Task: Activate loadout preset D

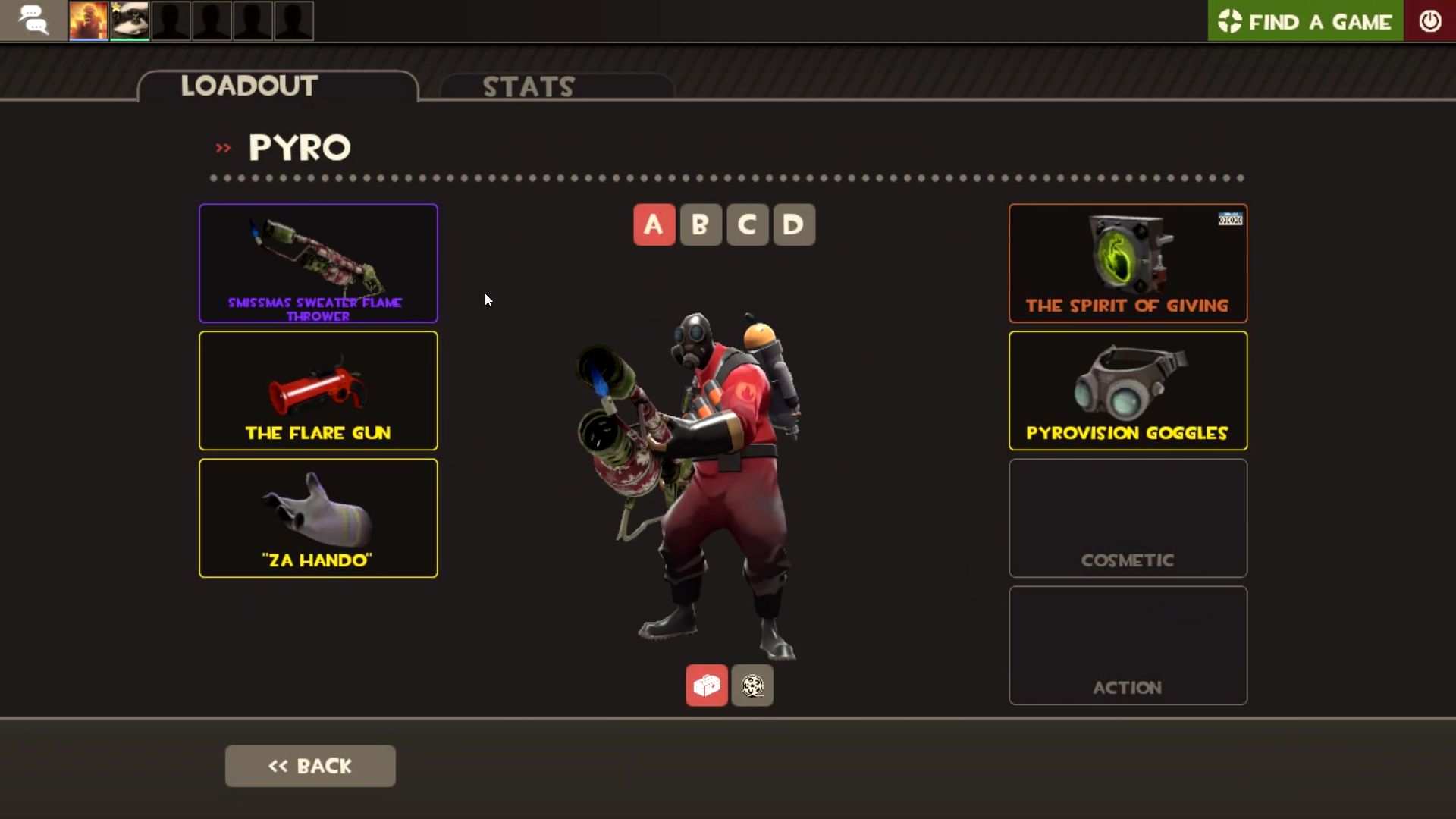Action: click(x=793, y=224)
